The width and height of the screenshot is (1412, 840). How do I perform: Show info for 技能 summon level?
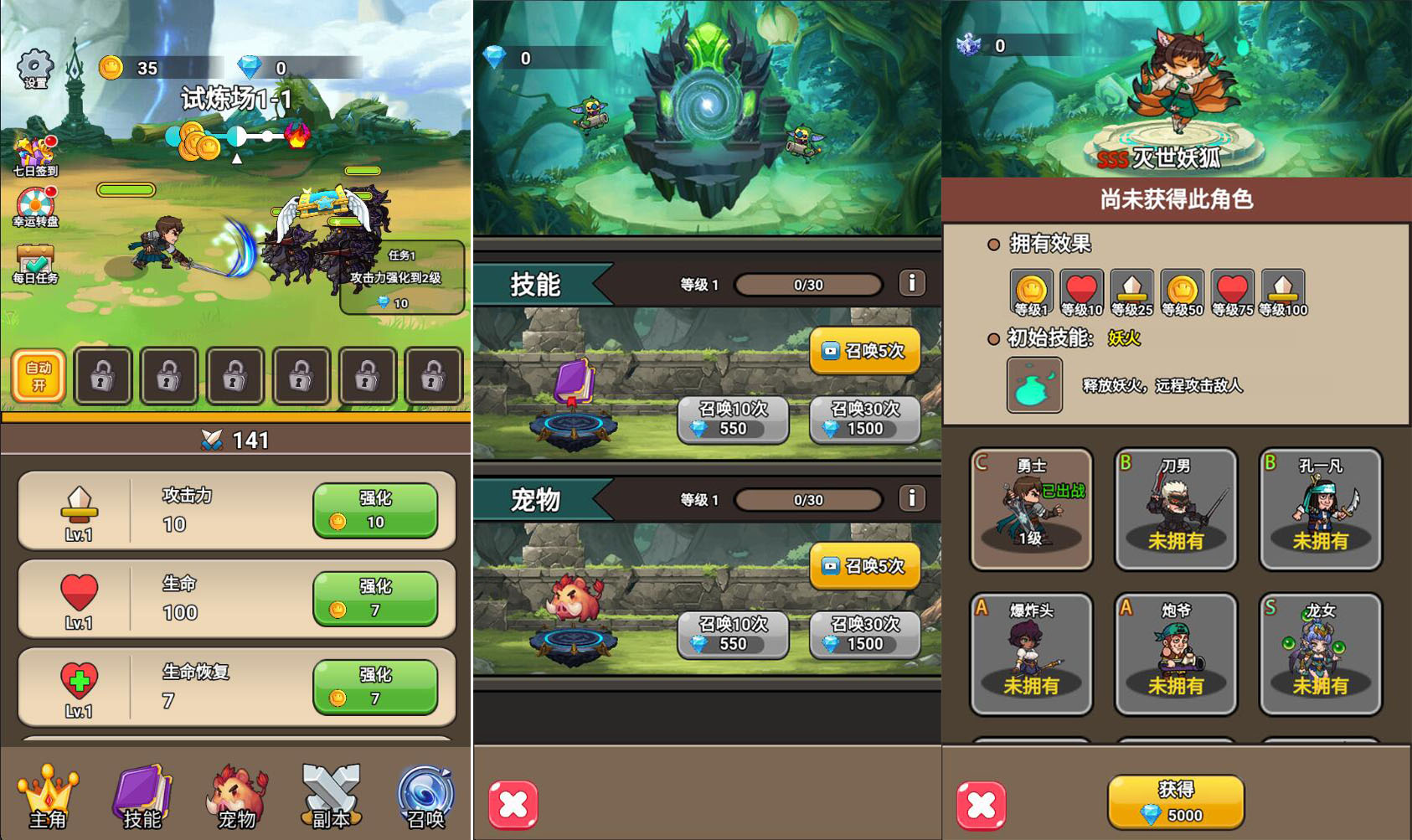[912, 283]
